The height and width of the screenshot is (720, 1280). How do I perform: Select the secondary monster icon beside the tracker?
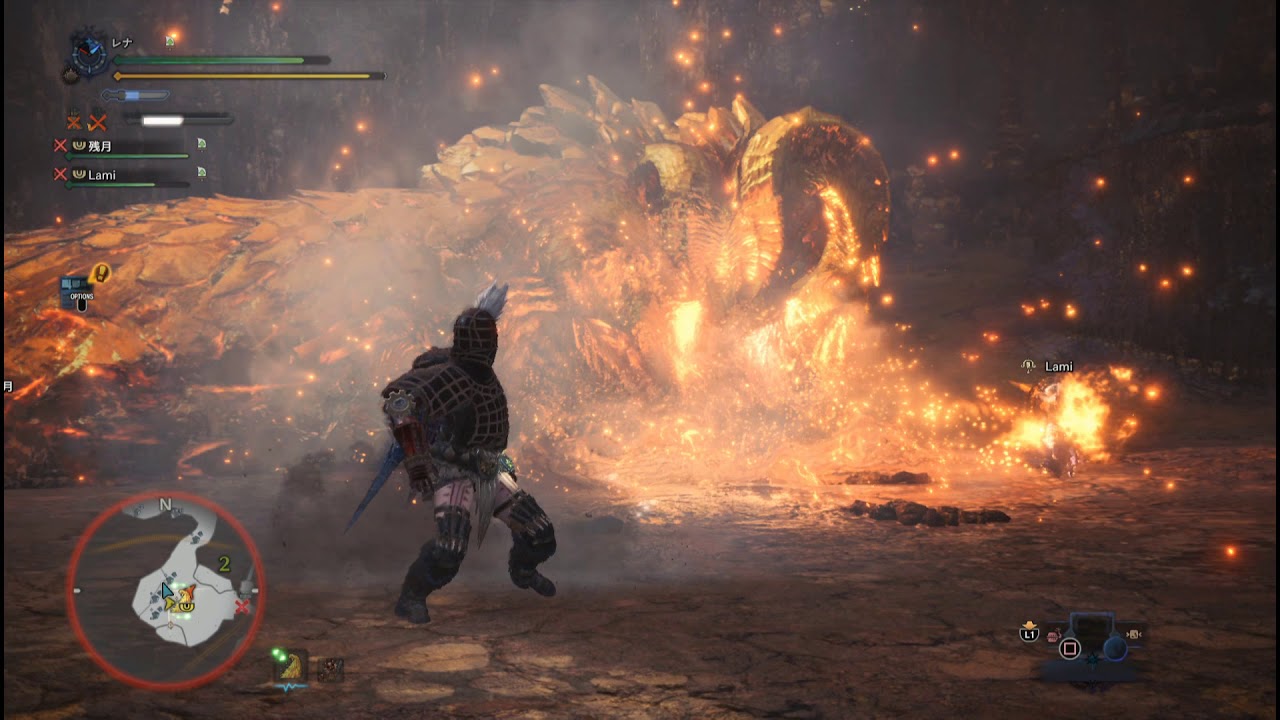(330, 670)
